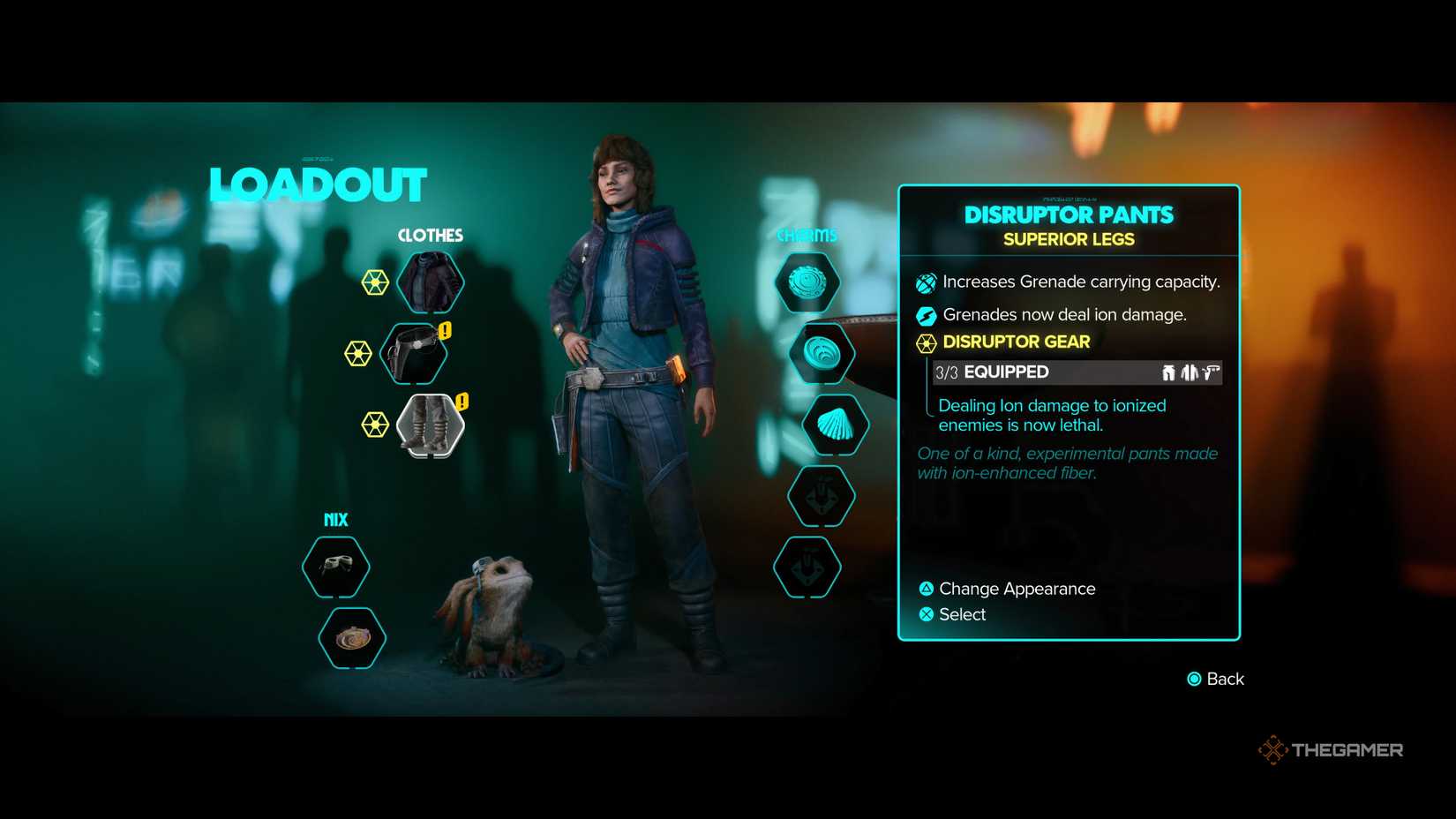Open the Clothes category header

430,236
